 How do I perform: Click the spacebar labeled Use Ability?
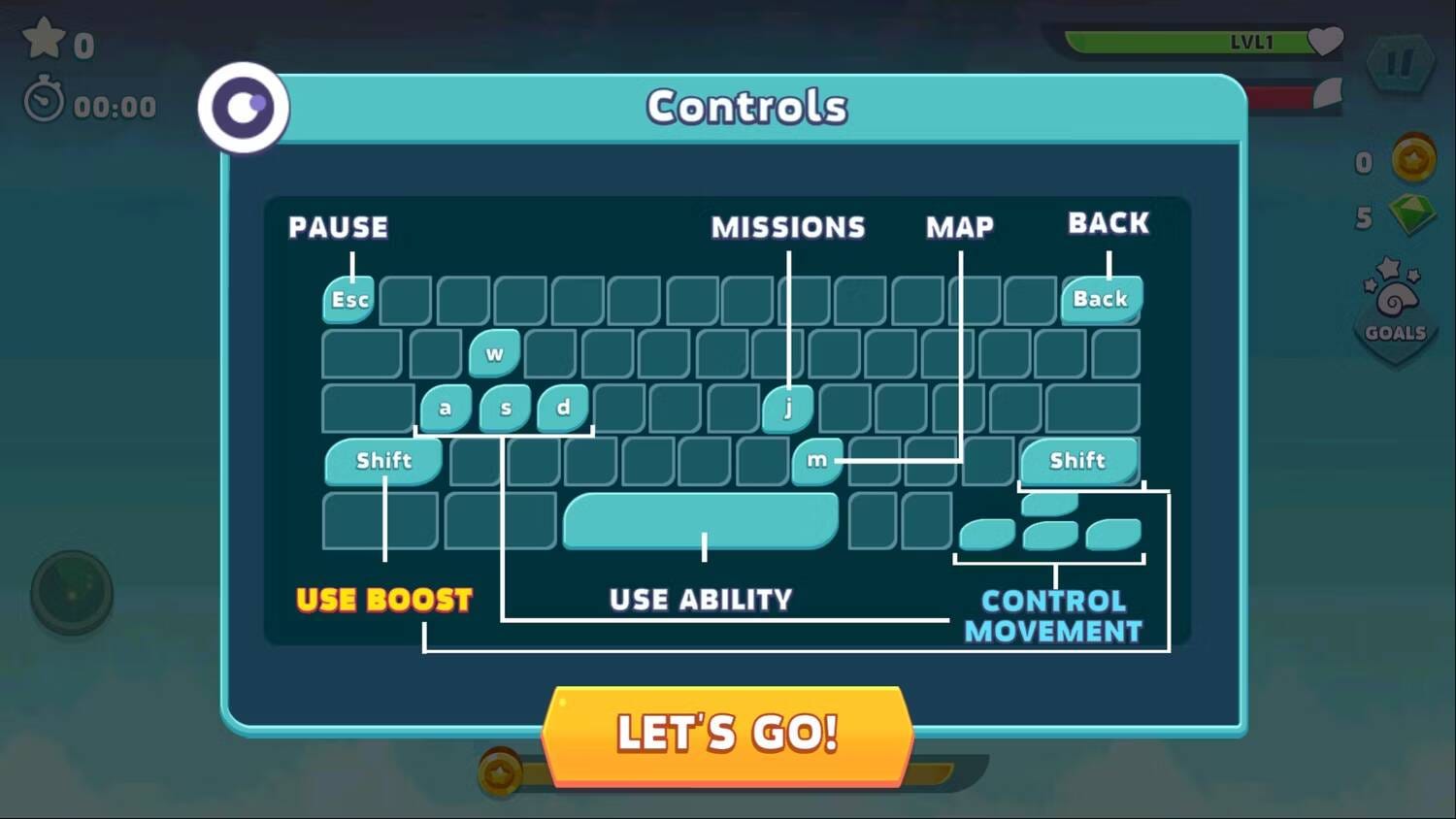coord(701,521)
